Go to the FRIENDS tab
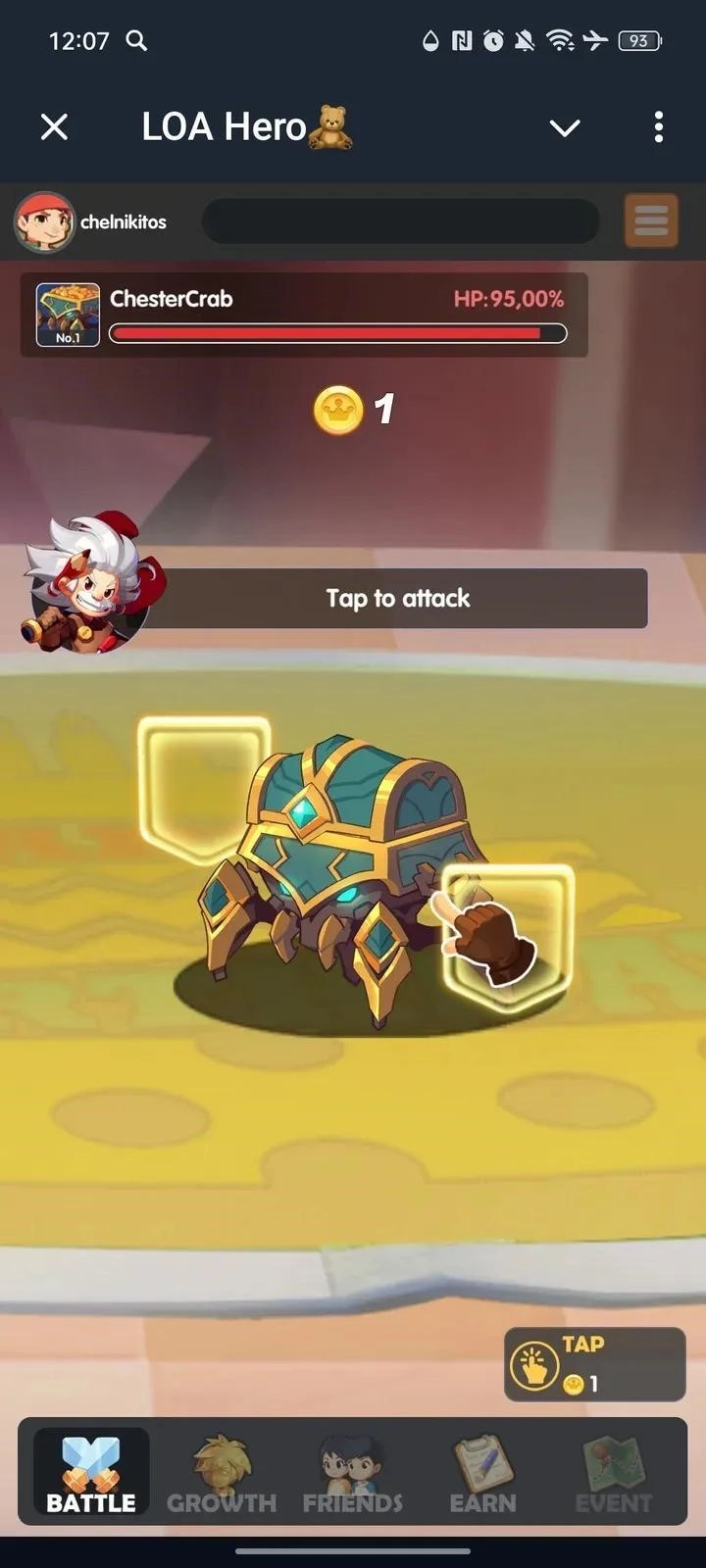 click(352, 1473)
